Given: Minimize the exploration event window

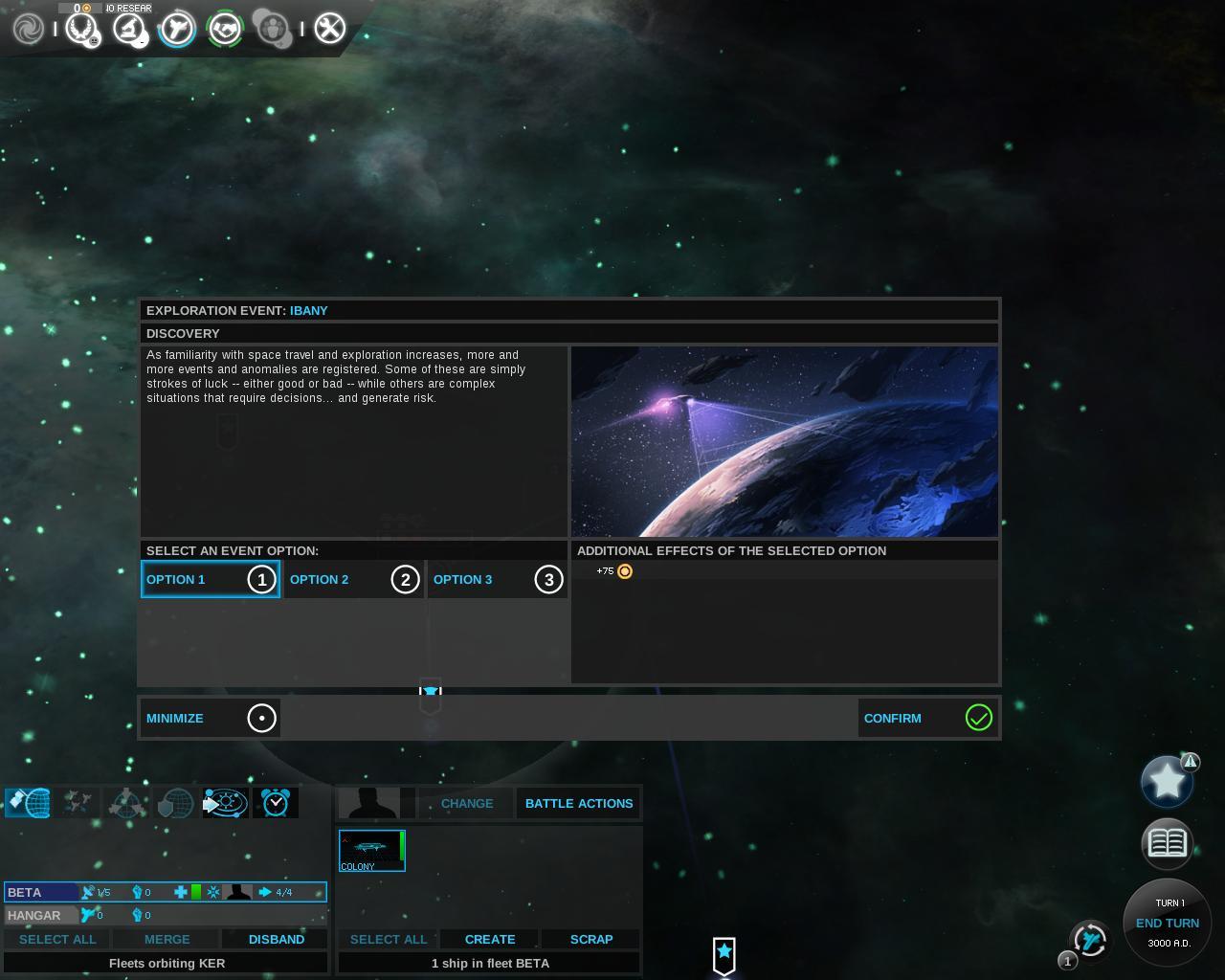Looking at the screenshot, I should tap(210, 718).
